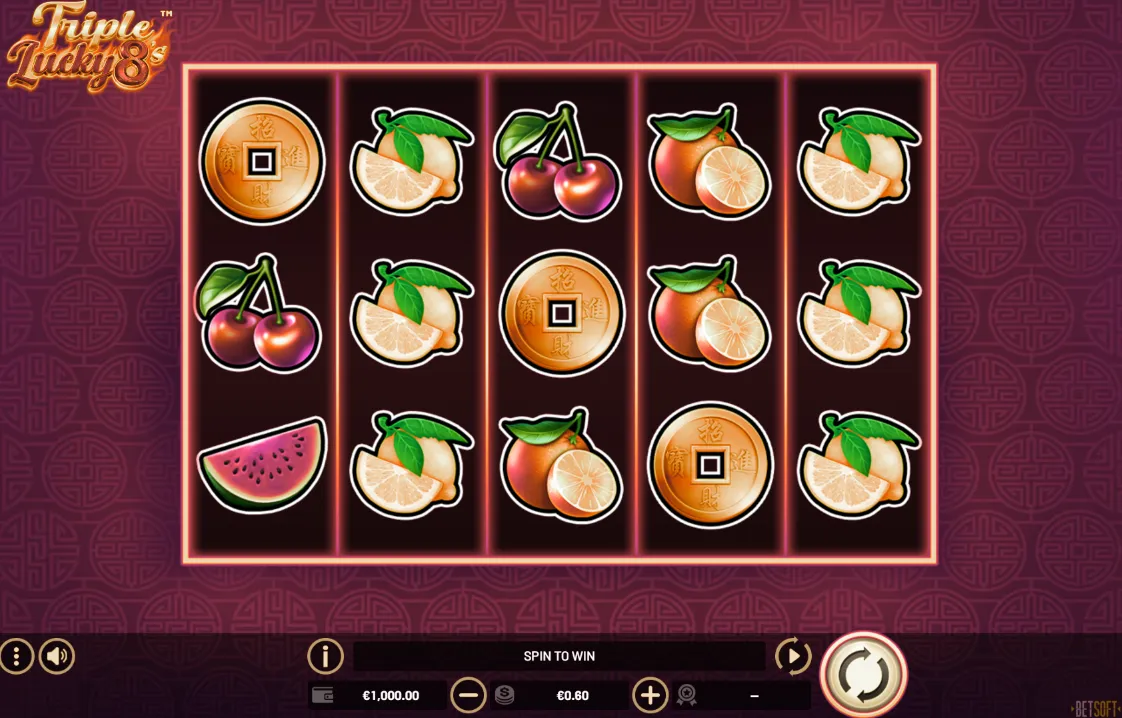Open the three-dot options menu

[17, 657]
